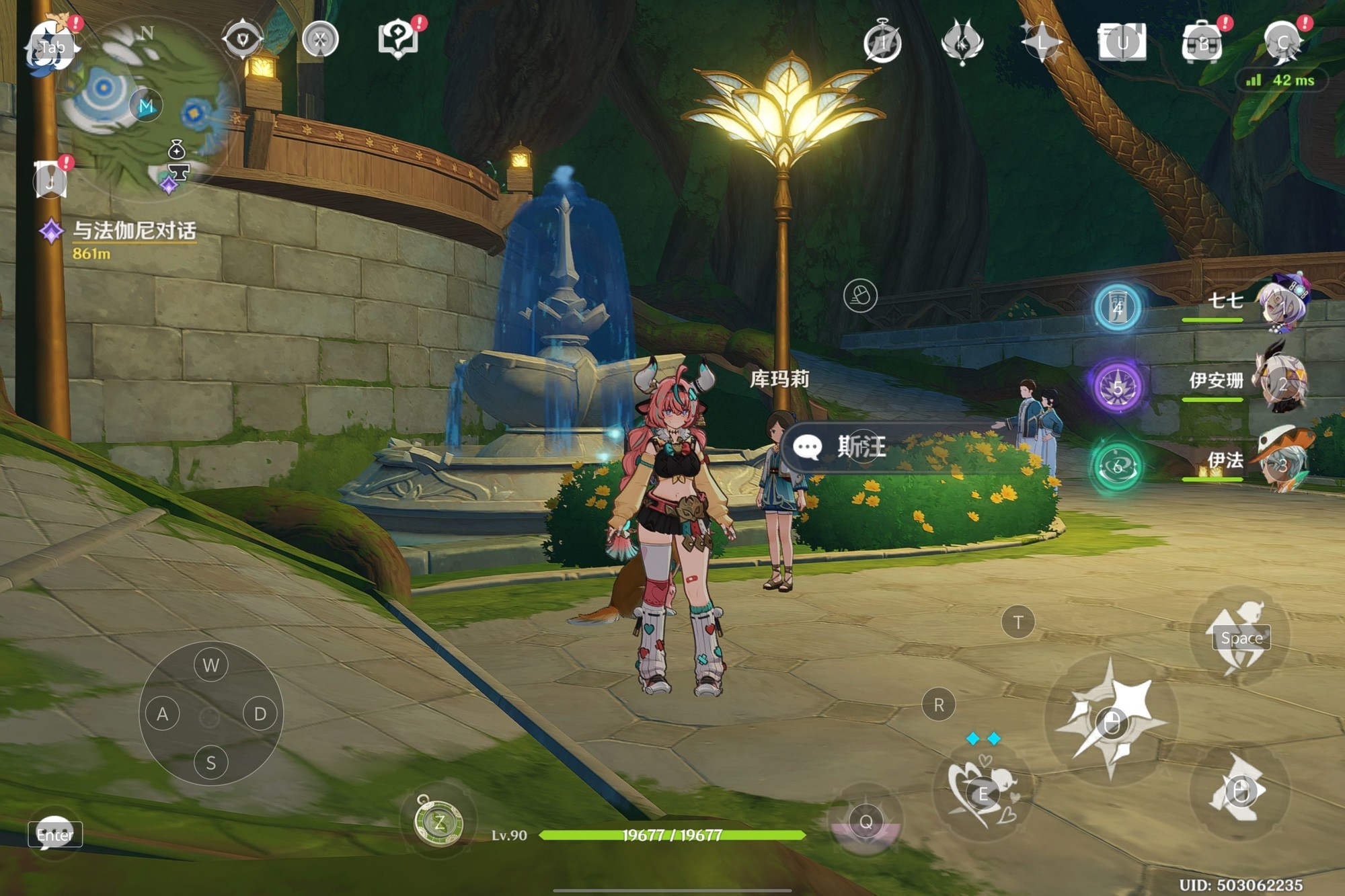The image size is (1345, 896).
Task: Open the compass events icon
Action: coord(882,43)
